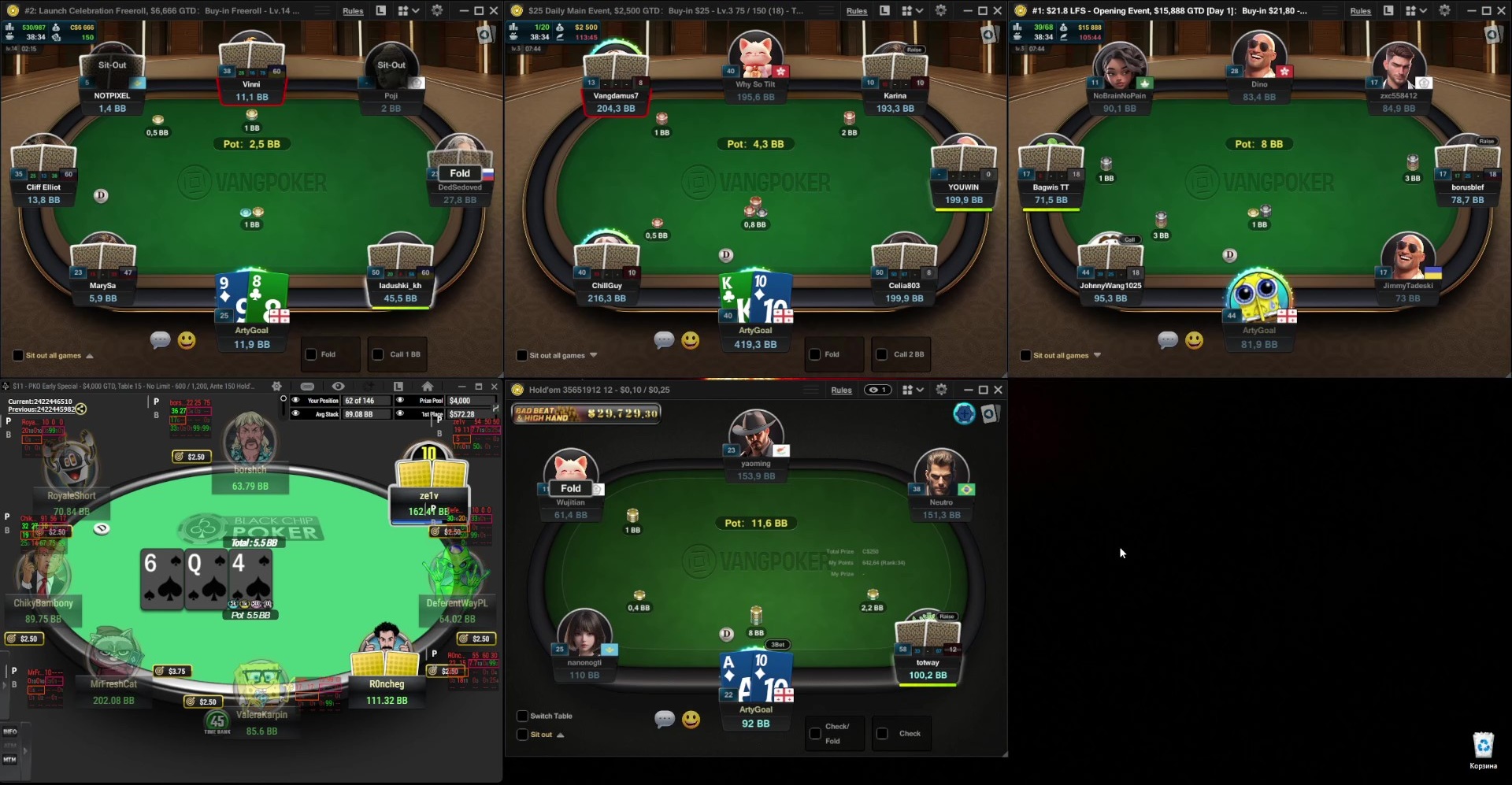This screenshot has height=785, width=1512.
Task: Hide Prize Pool via its eye toggle
Action: (x=400, y=400)
